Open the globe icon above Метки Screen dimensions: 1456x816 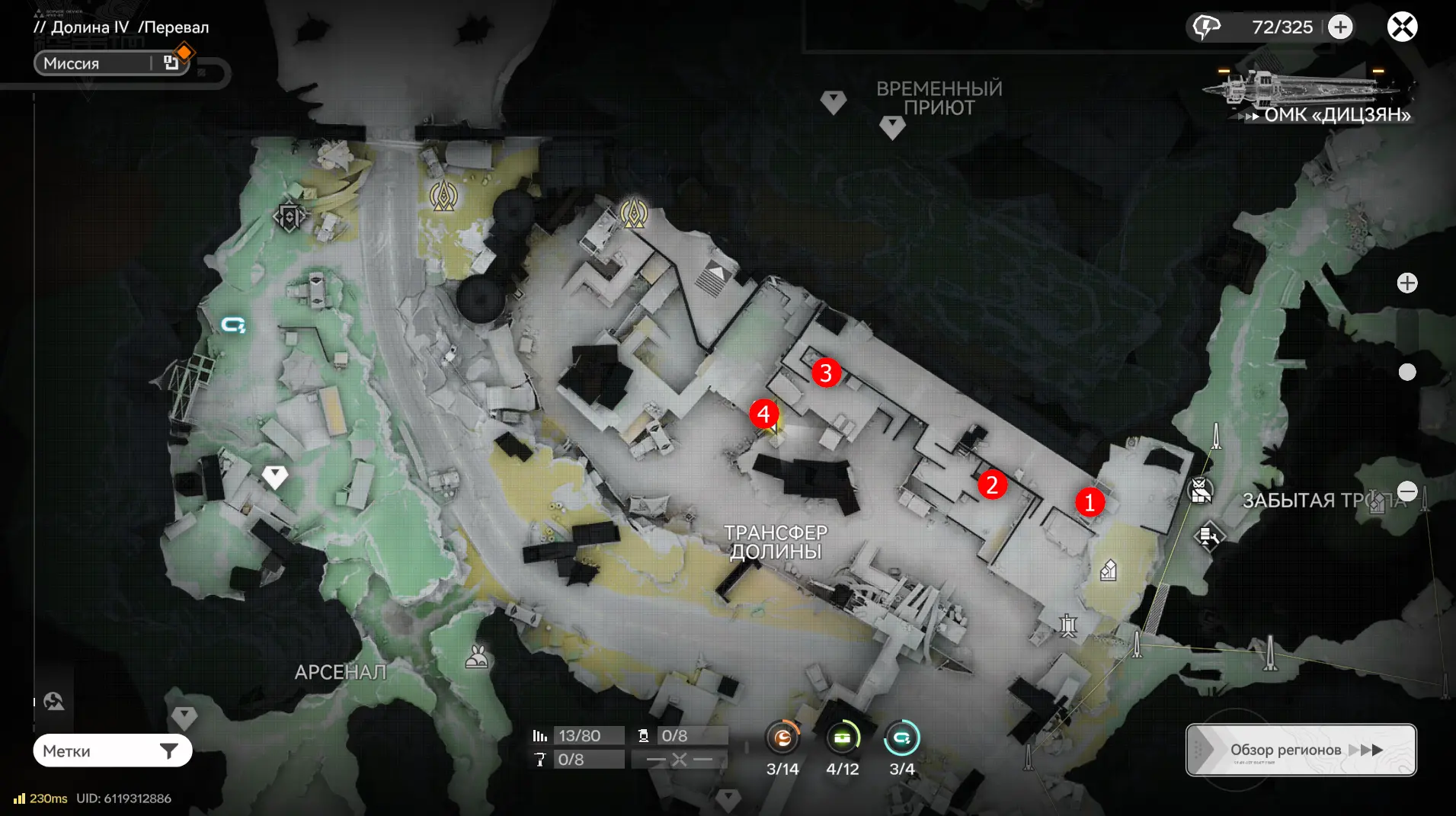54,701
